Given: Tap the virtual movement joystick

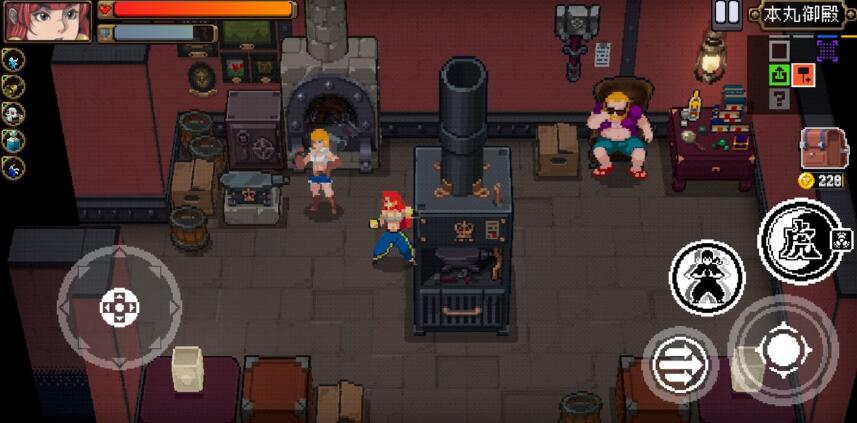Looking at the screenshot, I should pyautogui.click(x=119, y=306).
